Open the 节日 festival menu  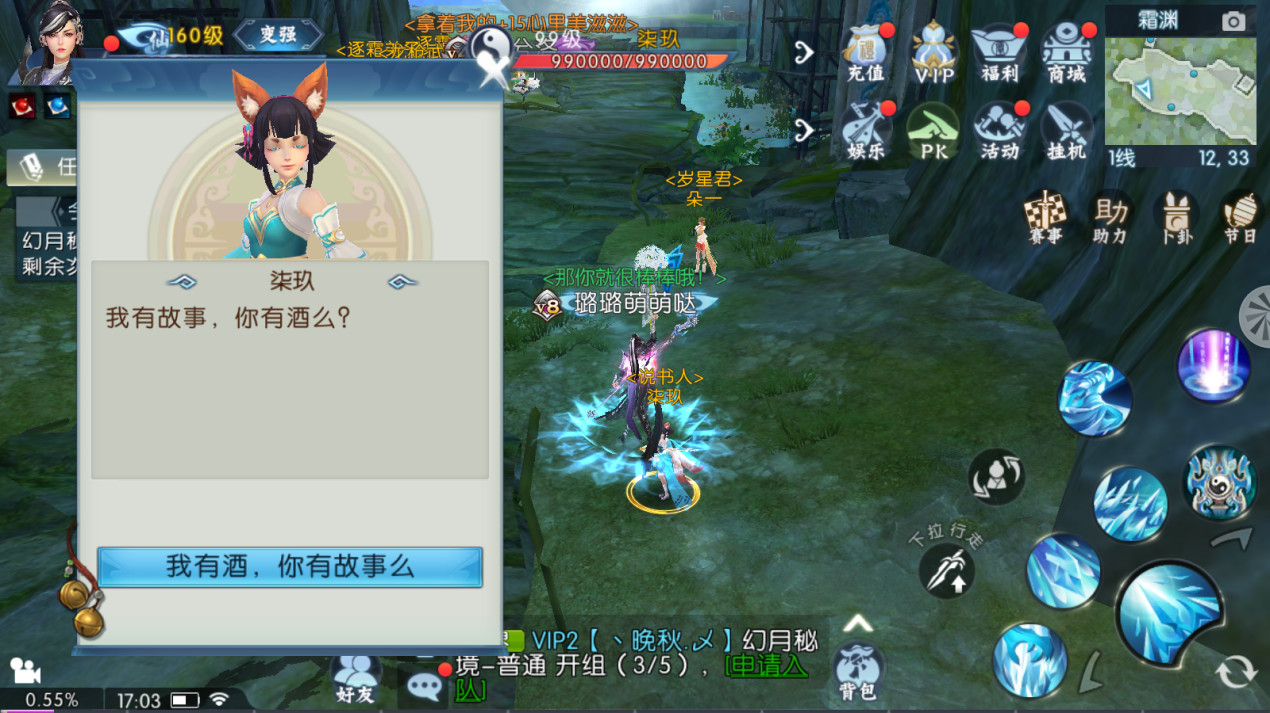click(1241, 217)
